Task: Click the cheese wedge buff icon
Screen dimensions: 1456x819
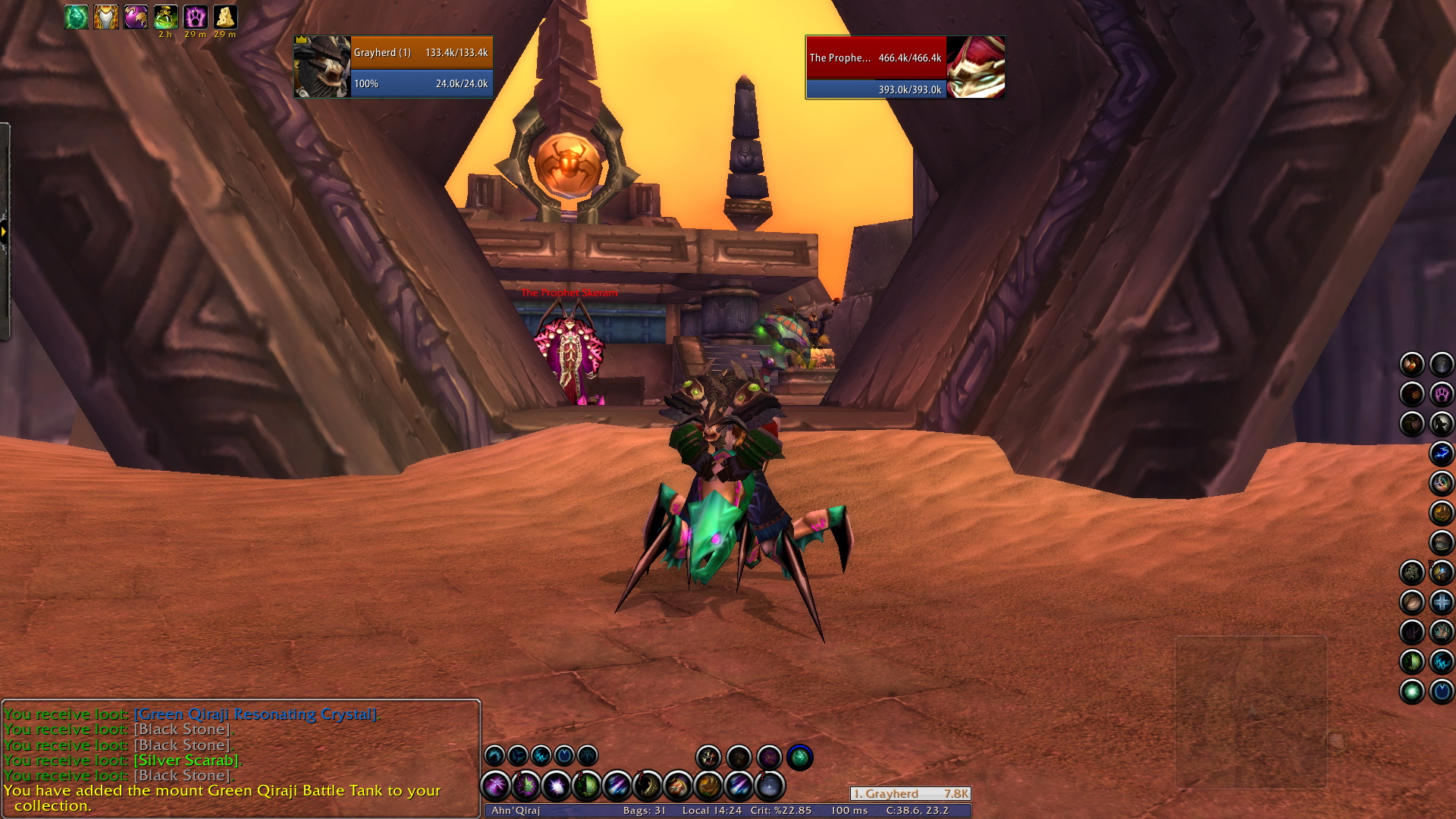Action: [224, 17]
